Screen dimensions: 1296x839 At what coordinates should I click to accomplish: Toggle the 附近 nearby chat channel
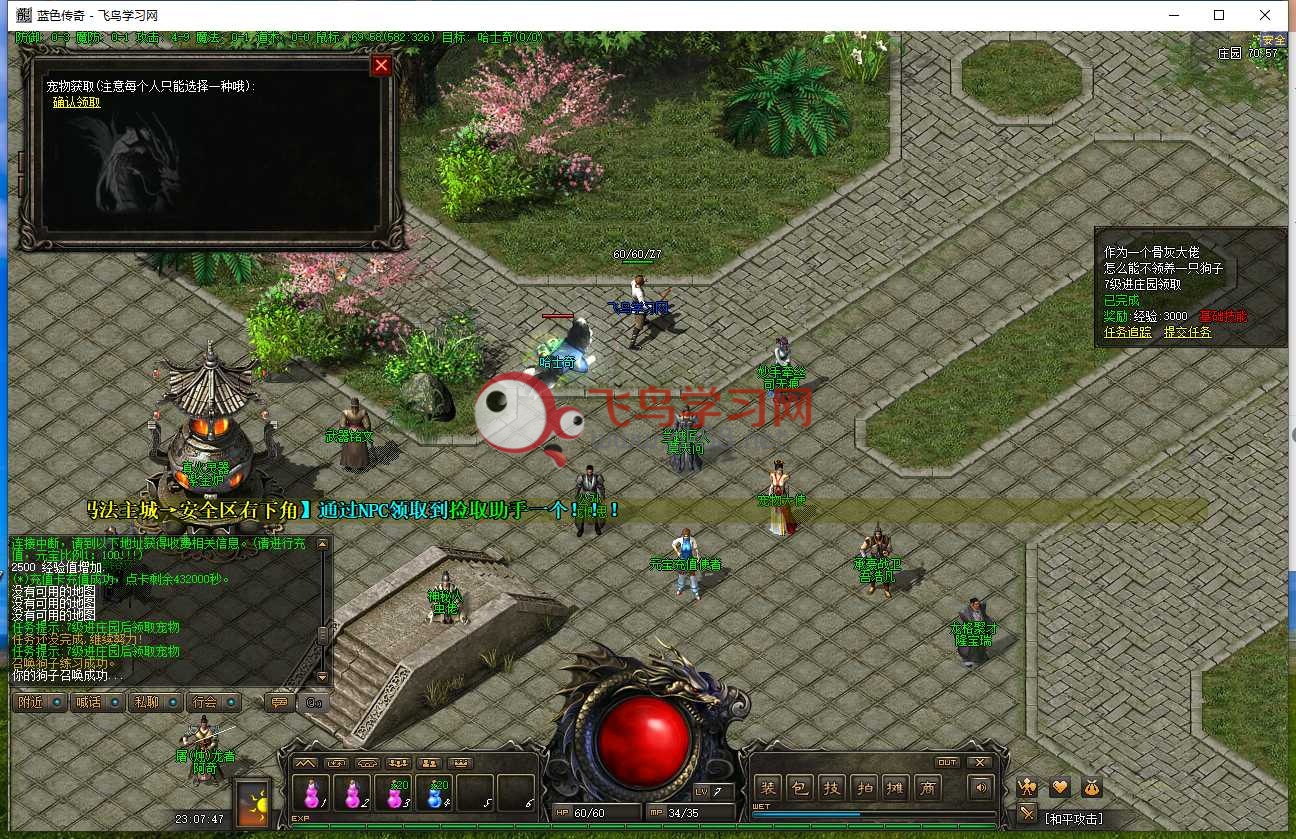point(40,702)
